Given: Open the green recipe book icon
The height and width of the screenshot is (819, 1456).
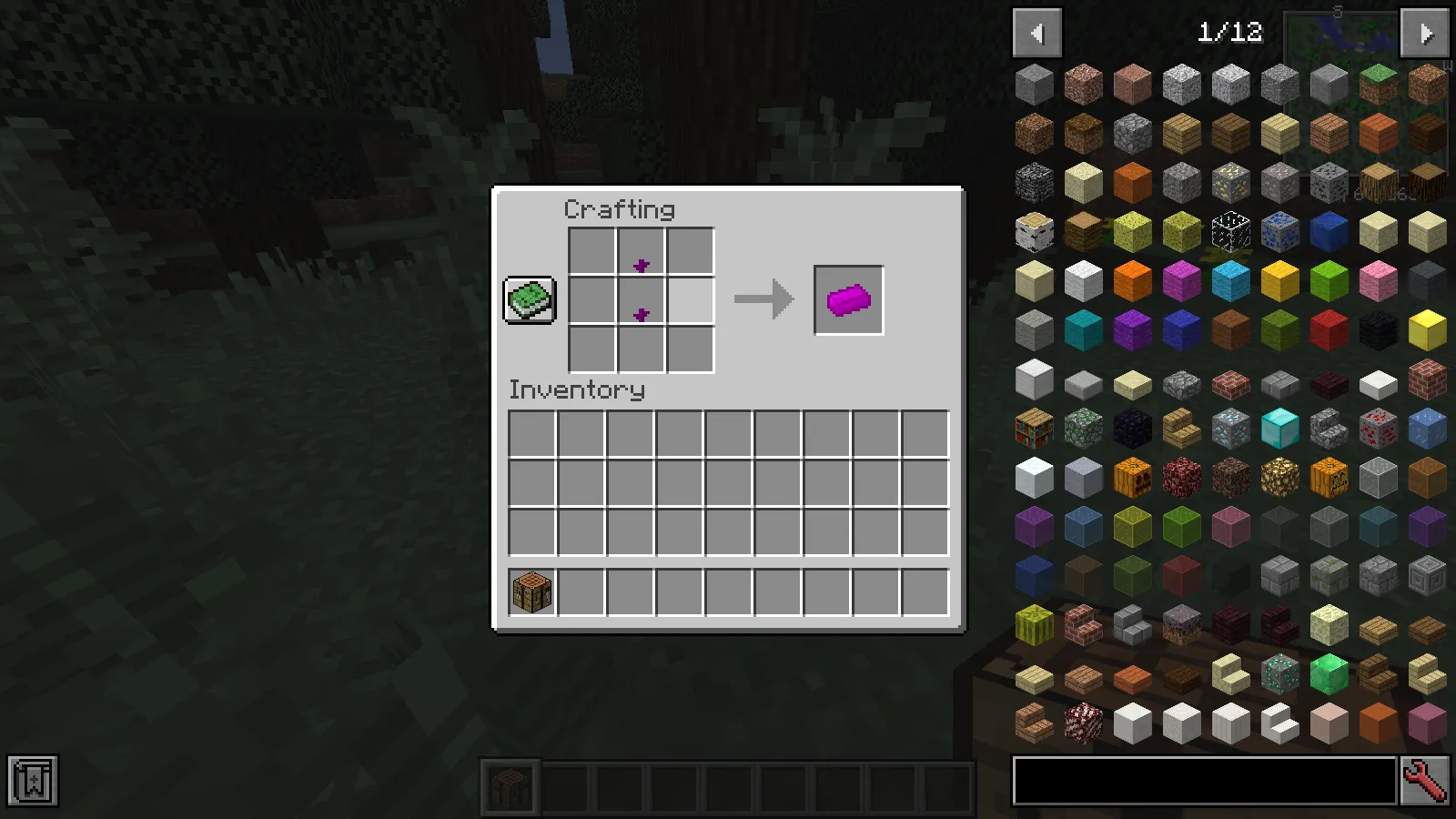Looking at the screenshot, I should click(529, 298).
